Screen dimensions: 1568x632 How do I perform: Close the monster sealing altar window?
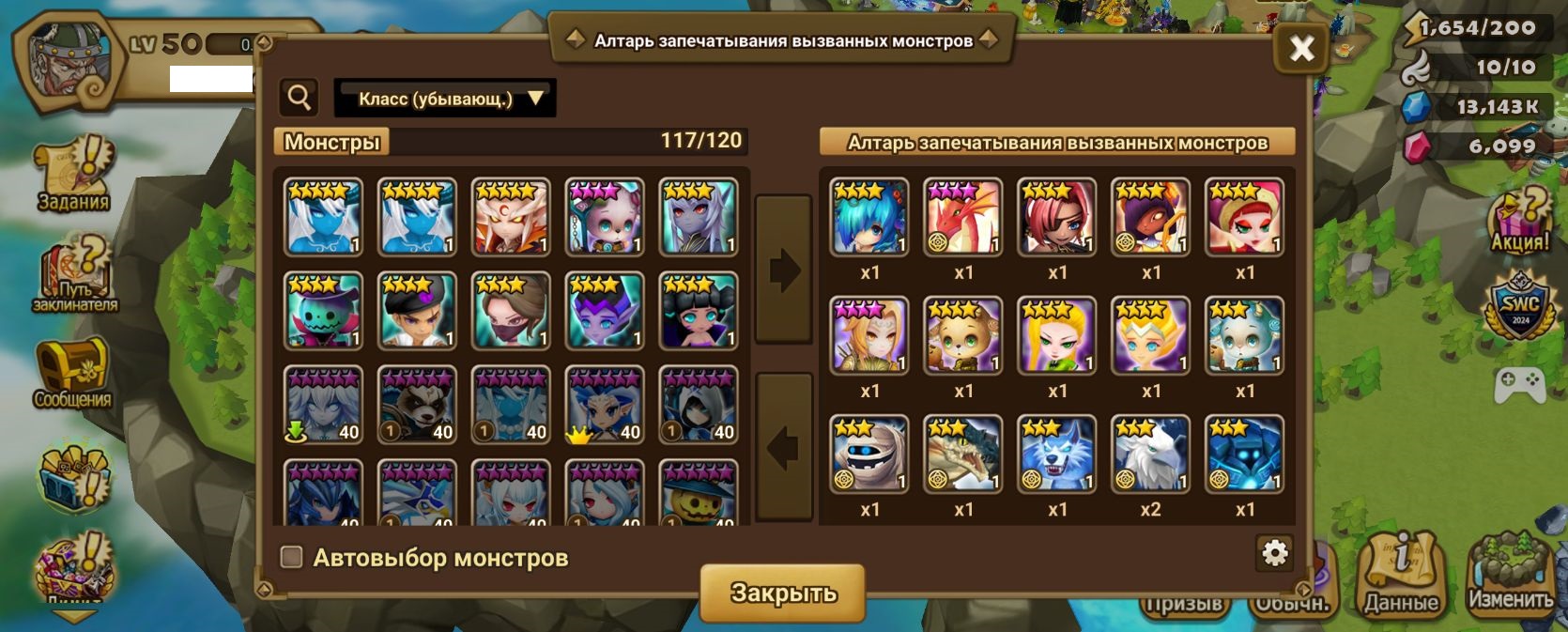point(1301,48)
